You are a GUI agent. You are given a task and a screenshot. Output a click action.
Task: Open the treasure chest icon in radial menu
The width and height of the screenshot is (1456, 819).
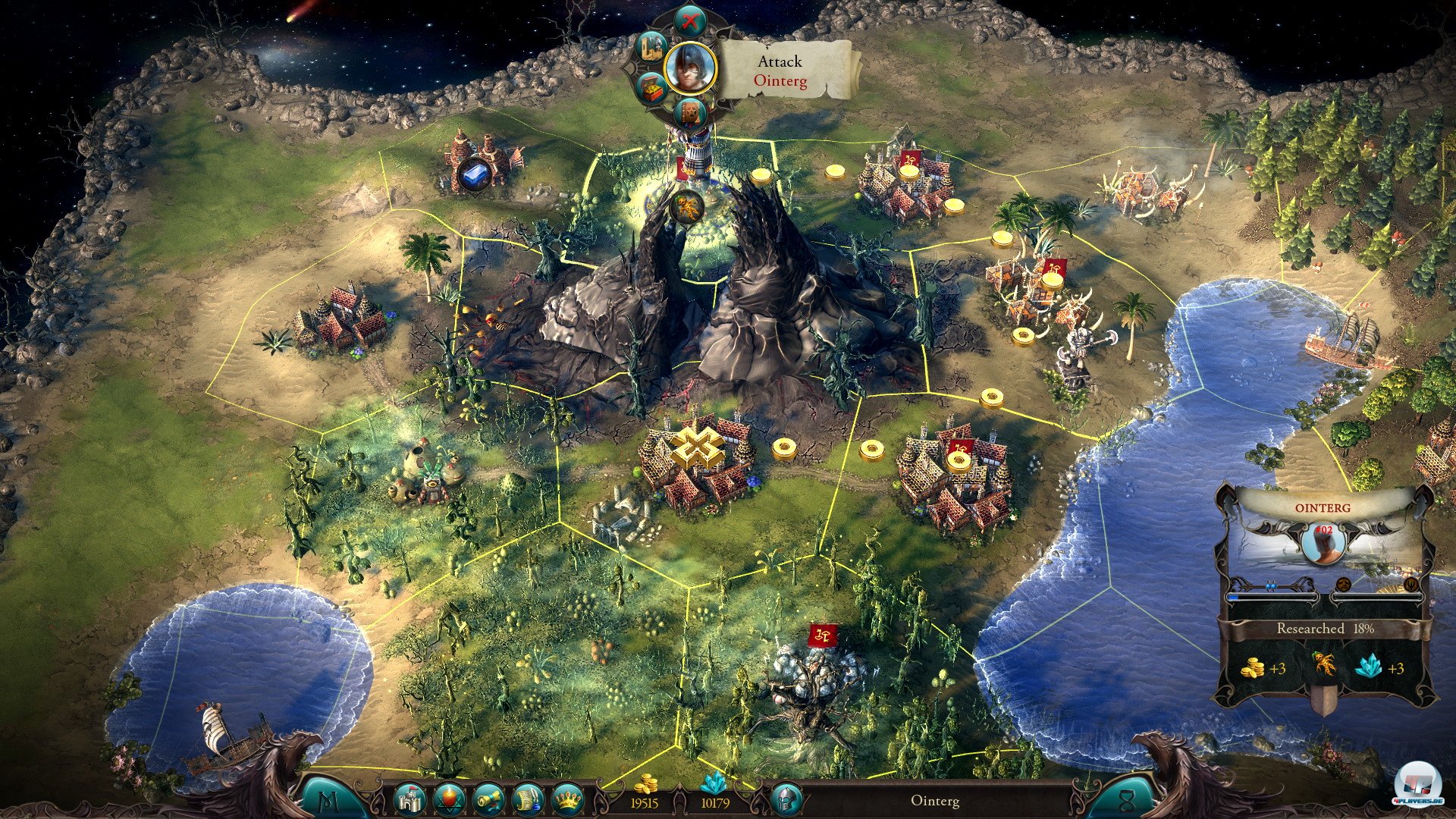click(651, 89)
